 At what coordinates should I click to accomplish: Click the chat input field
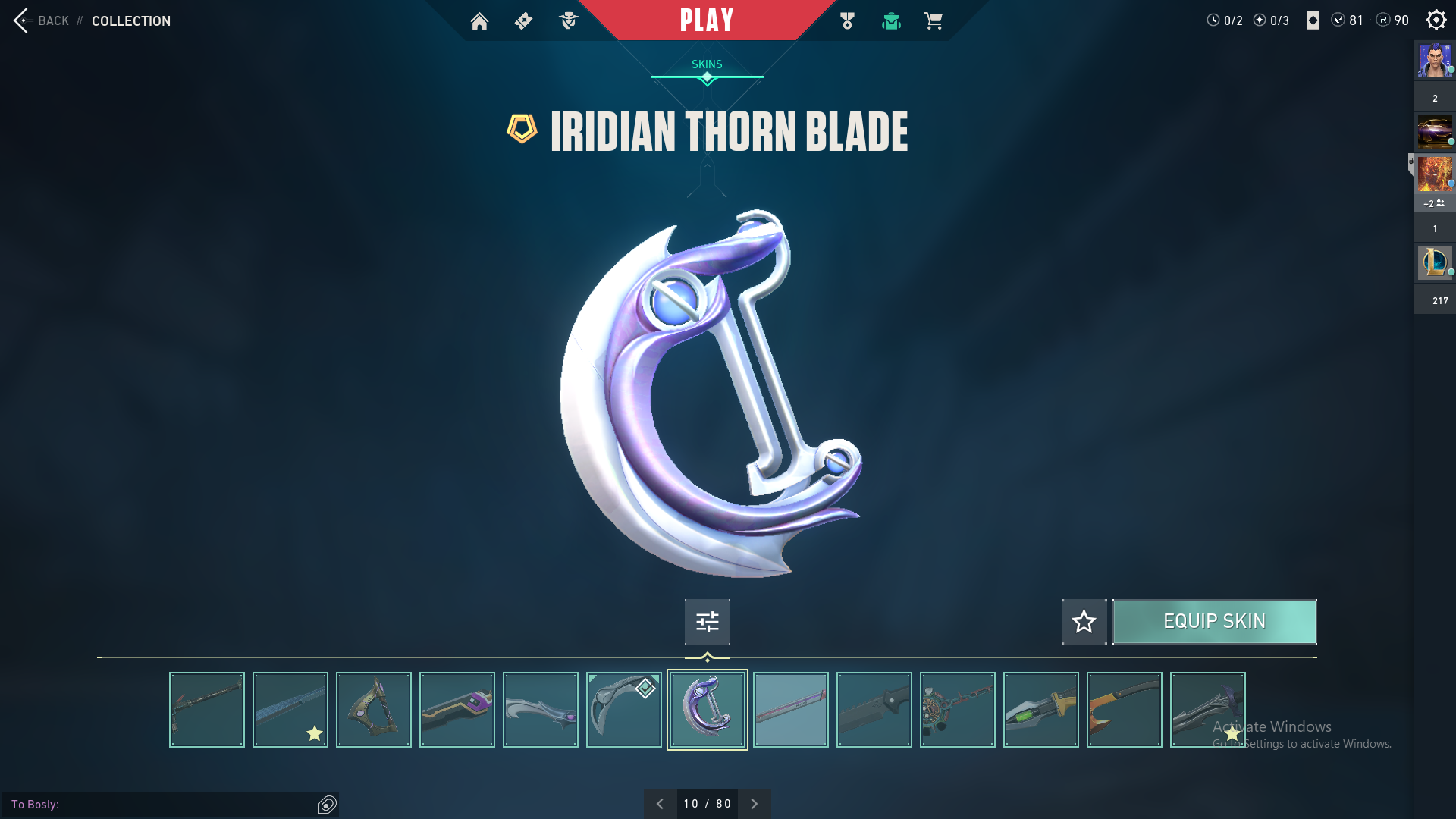pos(163,804)
